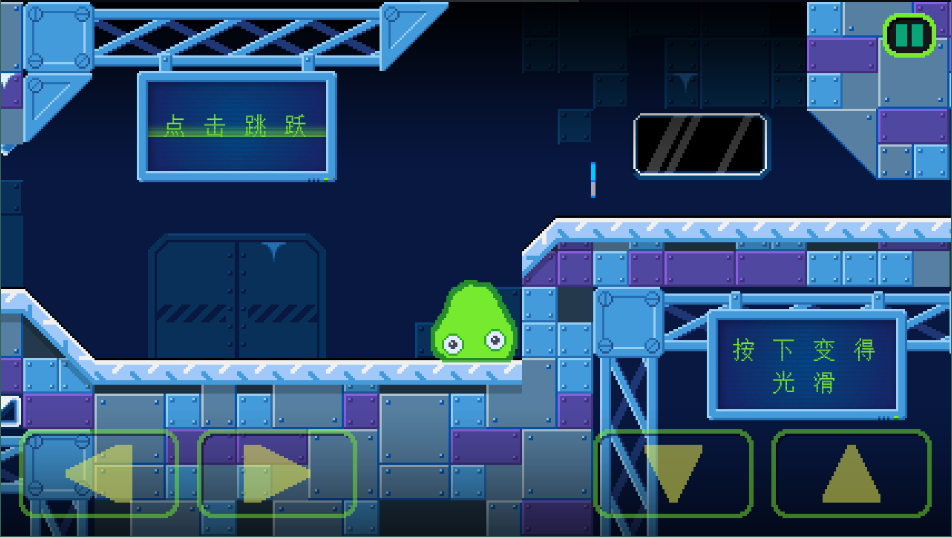Pause the game with the green button
952x537 pixels.
click(x=909, y=35)
